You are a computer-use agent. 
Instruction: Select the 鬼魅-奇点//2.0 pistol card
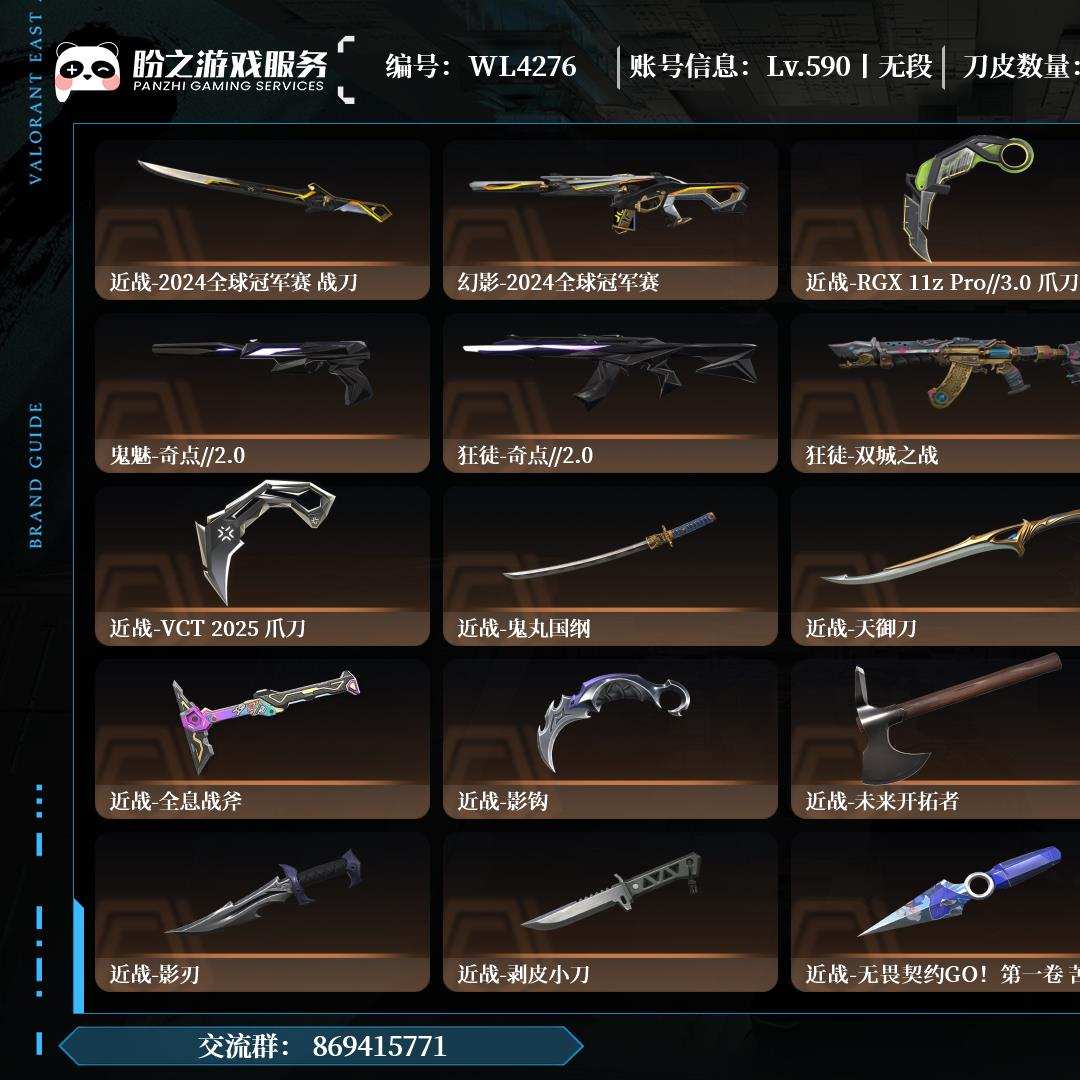point(262,393)
